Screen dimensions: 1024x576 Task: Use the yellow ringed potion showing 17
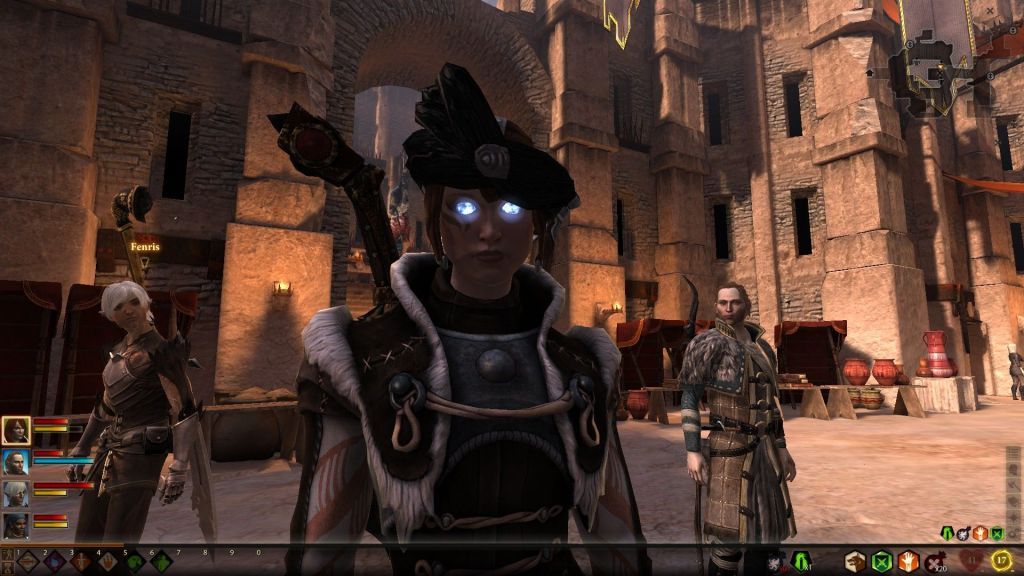pos(1001,561)
